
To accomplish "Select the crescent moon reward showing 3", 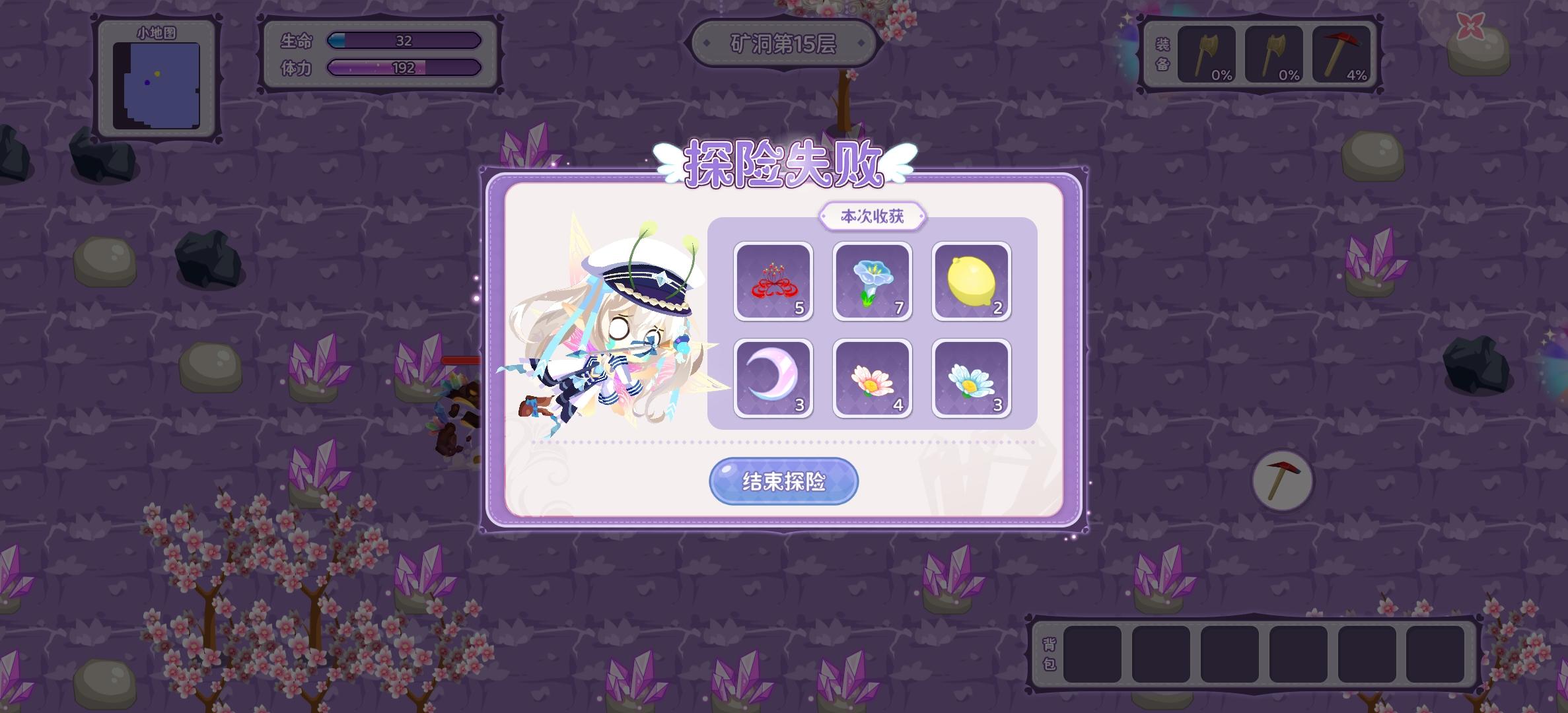I will pos(773,377).
